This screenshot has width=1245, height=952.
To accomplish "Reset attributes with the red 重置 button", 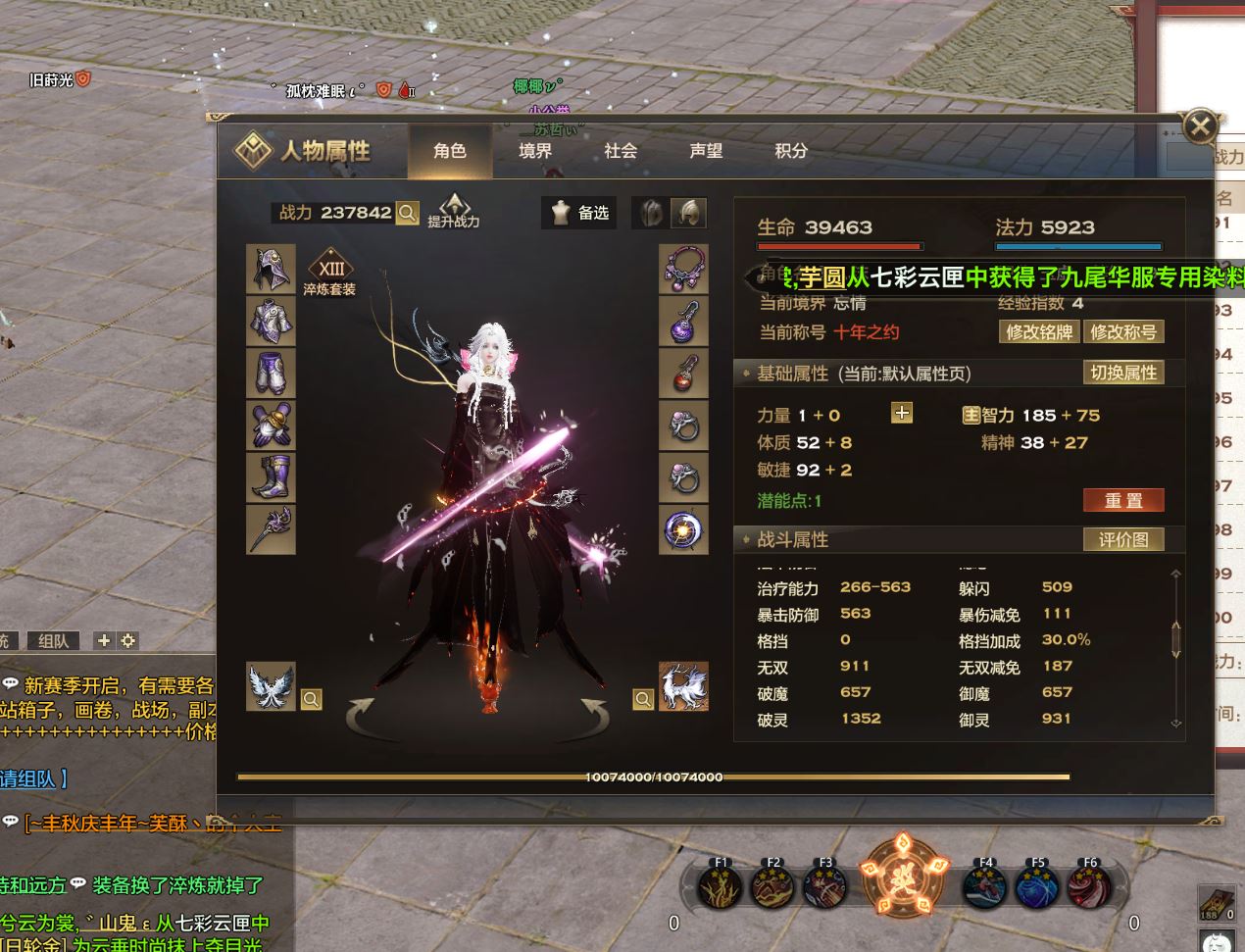I will click(1123, 500).
